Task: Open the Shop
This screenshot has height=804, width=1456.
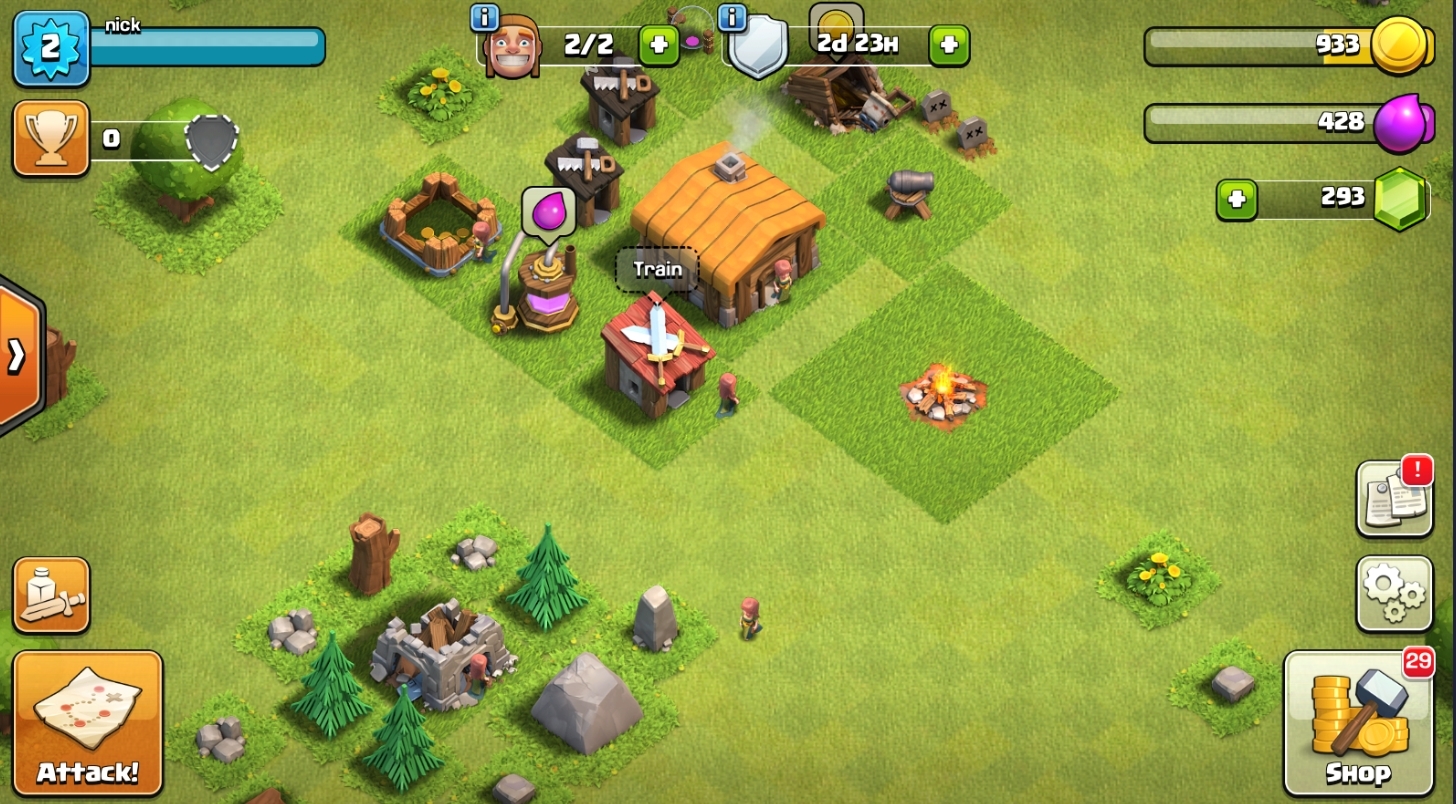Action: (1358, 723)
